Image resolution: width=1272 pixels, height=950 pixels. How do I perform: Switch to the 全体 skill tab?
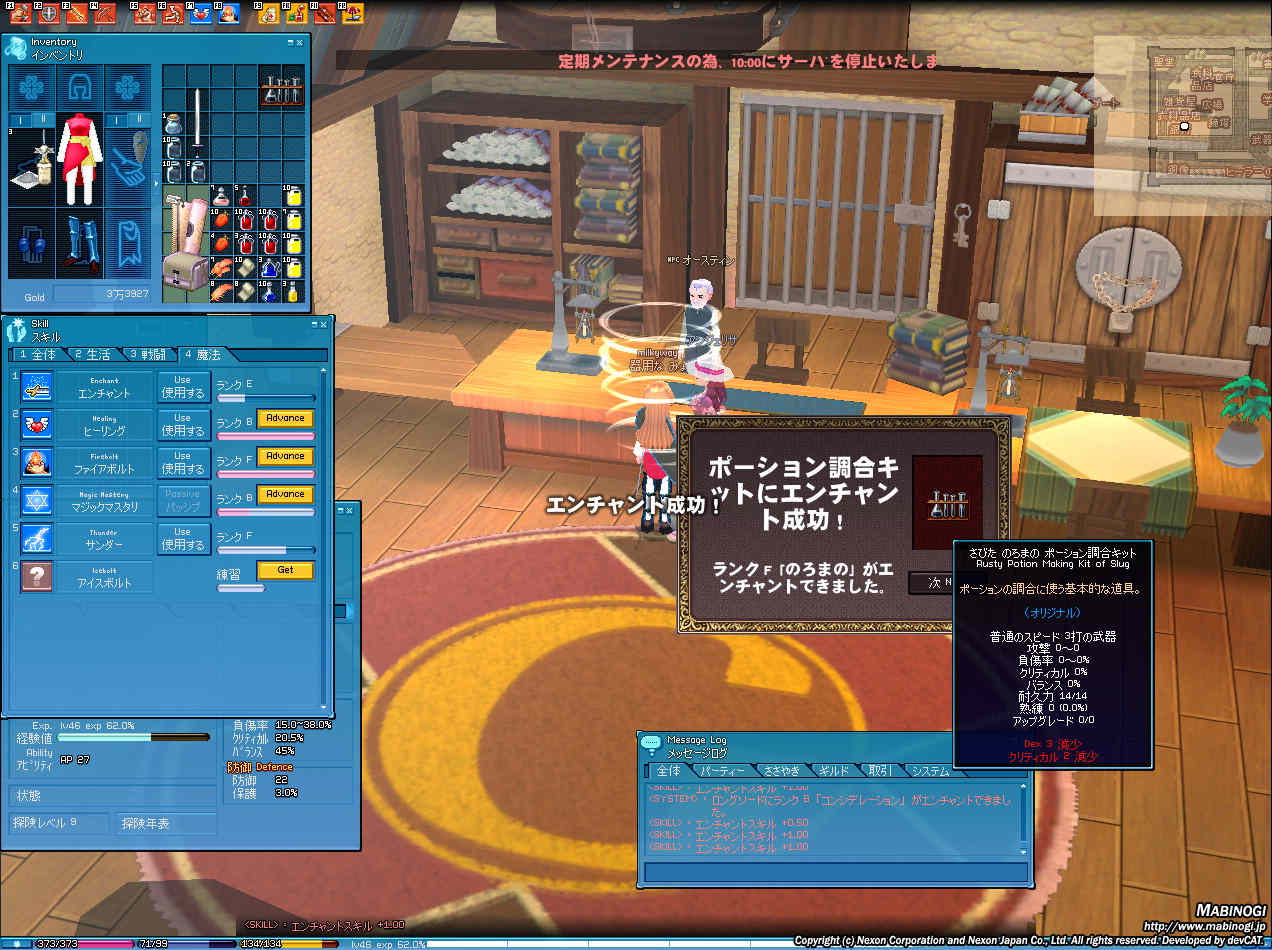37,355
